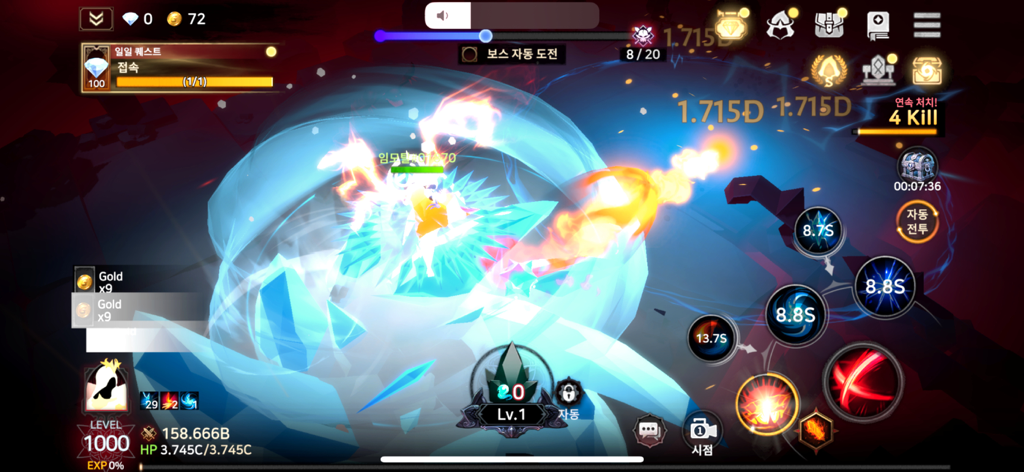Image resolution: width=1024 pixels, height=472 pixels.
Task: Open the hamburger main menu
Action: pos(927,25)
